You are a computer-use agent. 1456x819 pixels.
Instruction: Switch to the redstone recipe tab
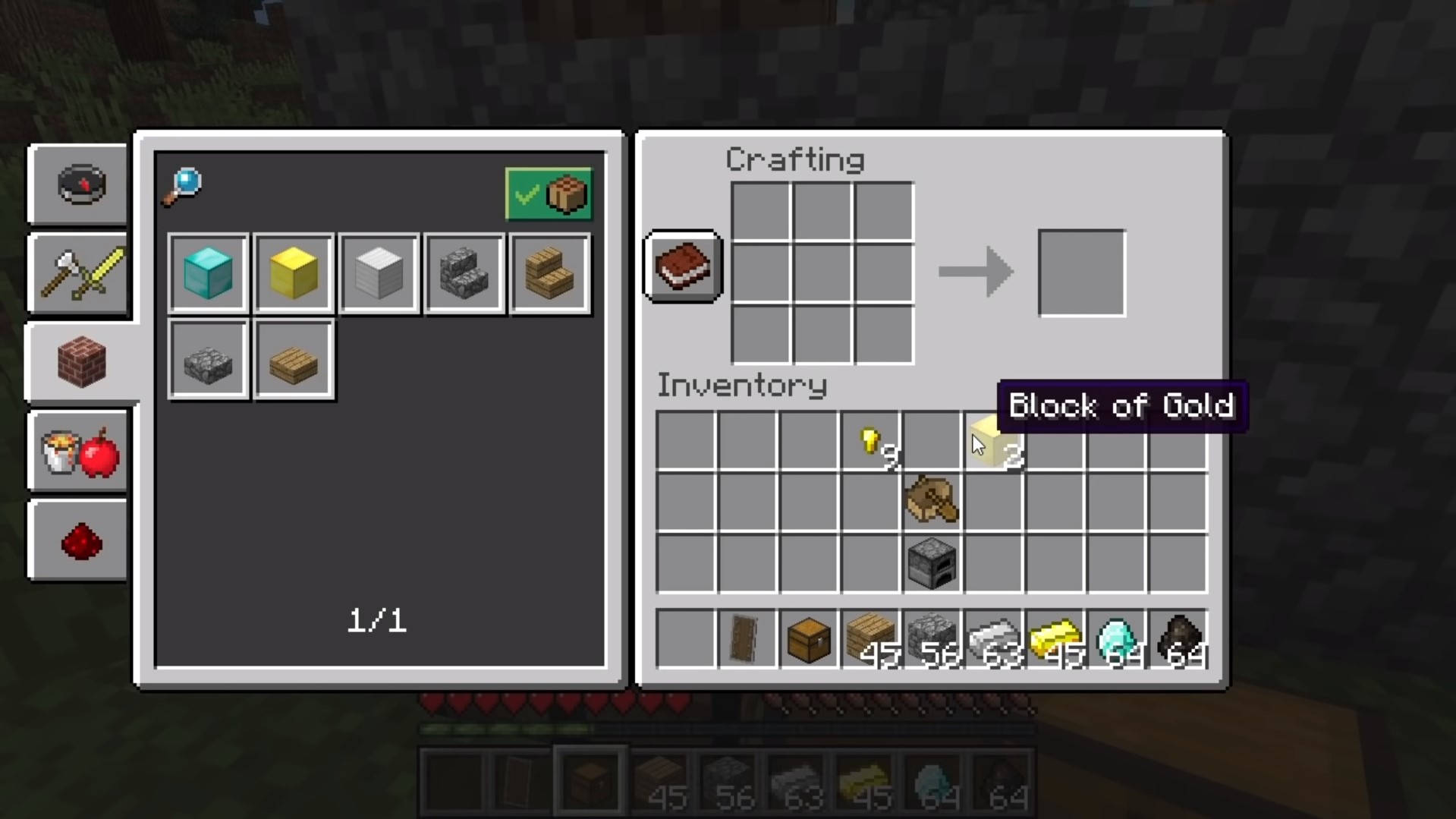pos(80,542)
